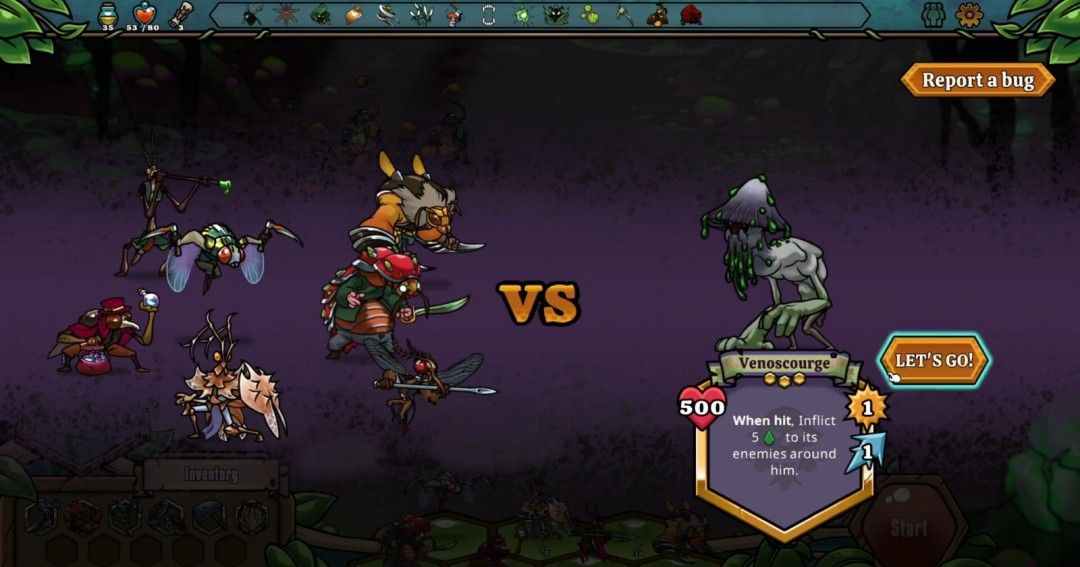Open the team roster icon

[x=933, y=14]
